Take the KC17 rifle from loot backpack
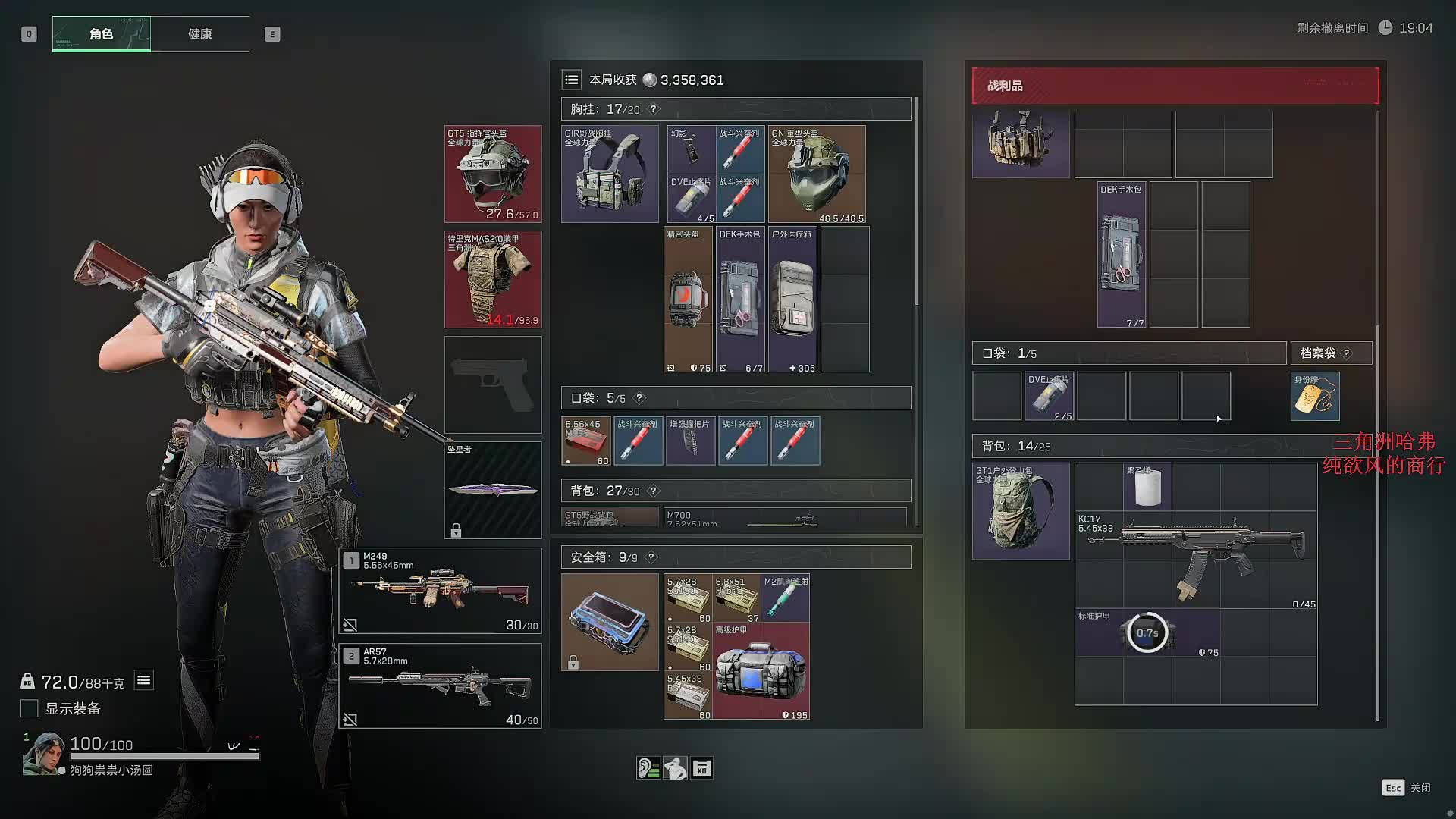This screenshot has height=819, width=1456. point(1196,560)
